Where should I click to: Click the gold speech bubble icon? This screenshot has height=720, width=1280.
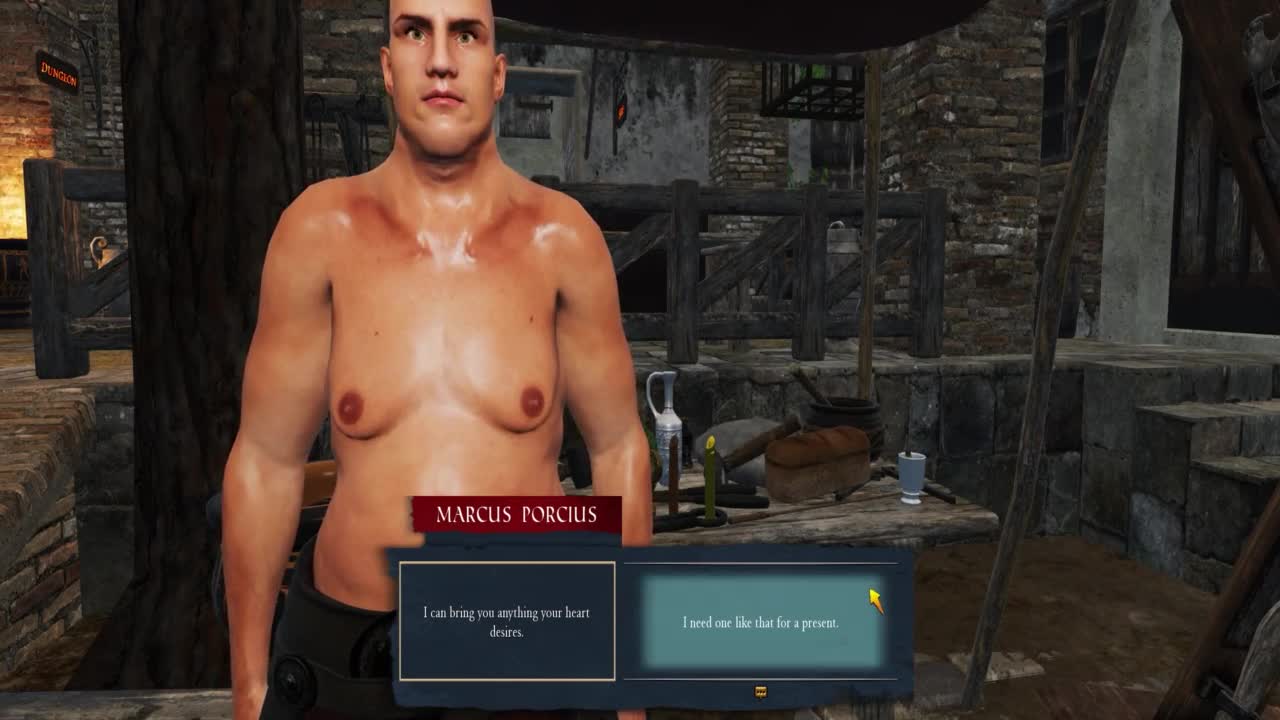pos(760,691)
